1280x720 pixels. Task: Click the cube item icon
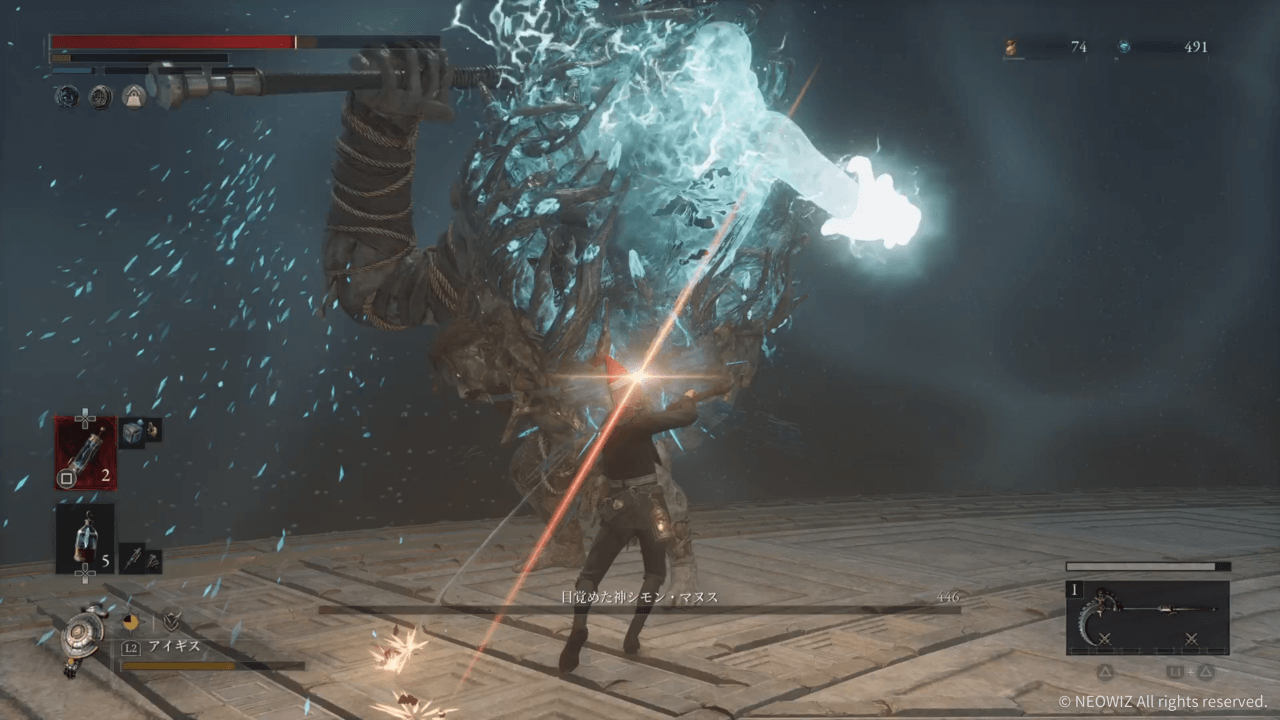click(134, 431)
